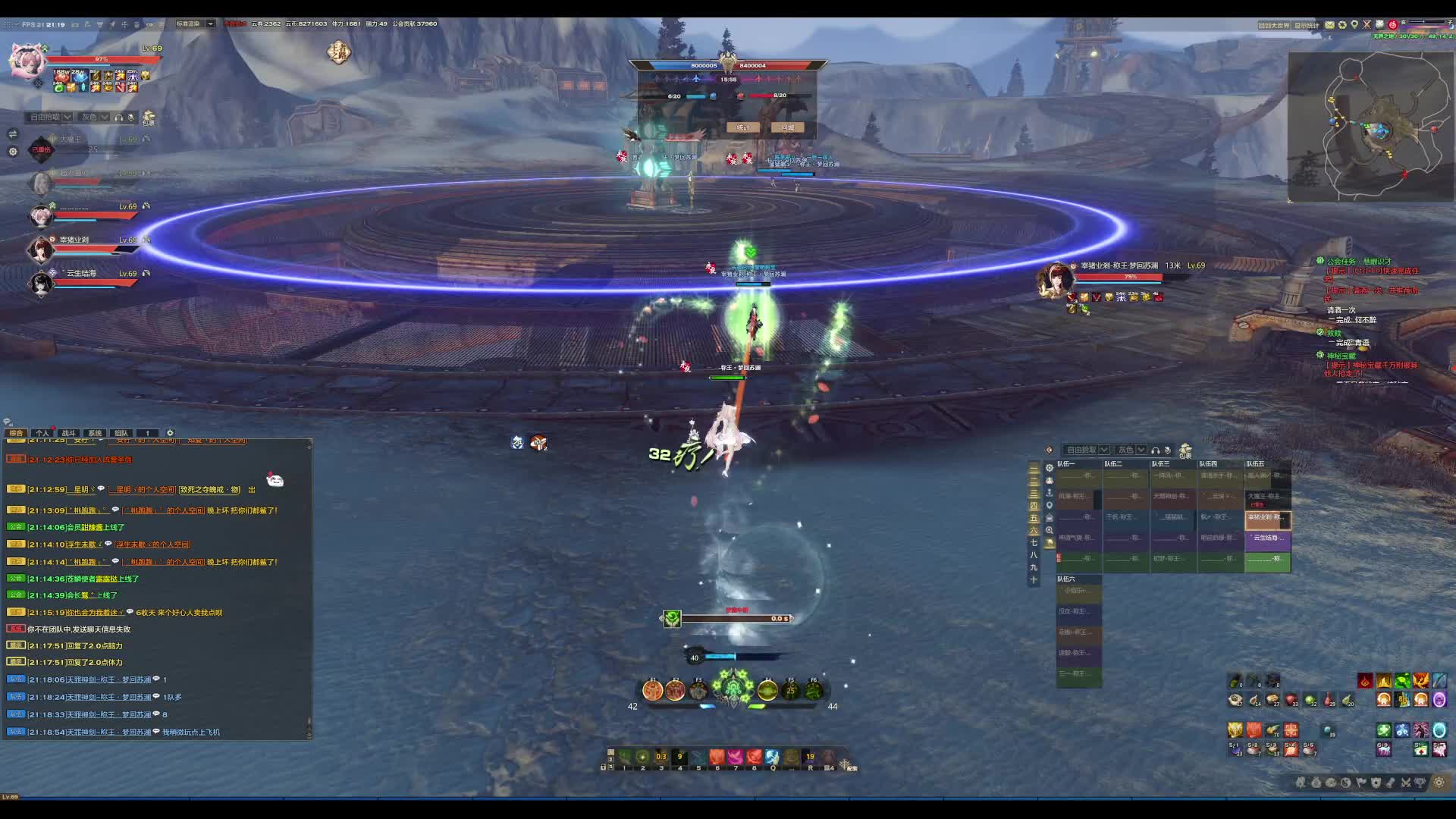This screenshot has height=819, width=1456.
Task: Switch to the 个人 chat tab
Action: click(42, 433)
